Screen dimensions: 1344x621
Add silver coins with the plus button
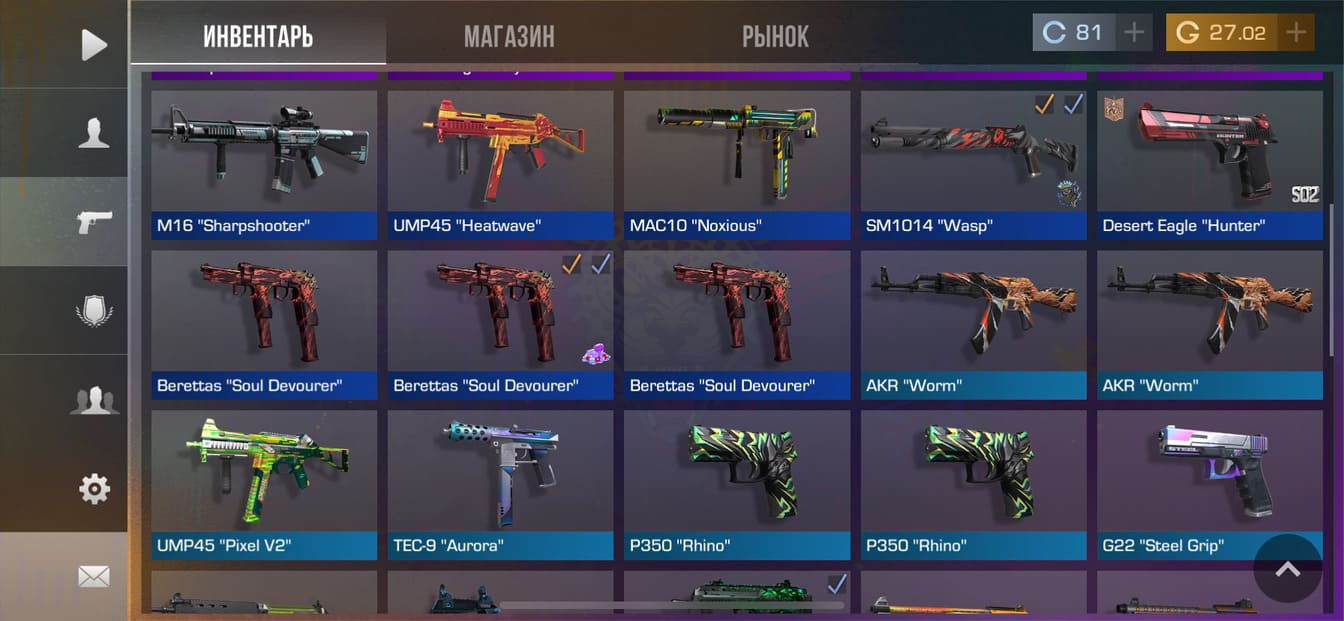coord(1133,33)
